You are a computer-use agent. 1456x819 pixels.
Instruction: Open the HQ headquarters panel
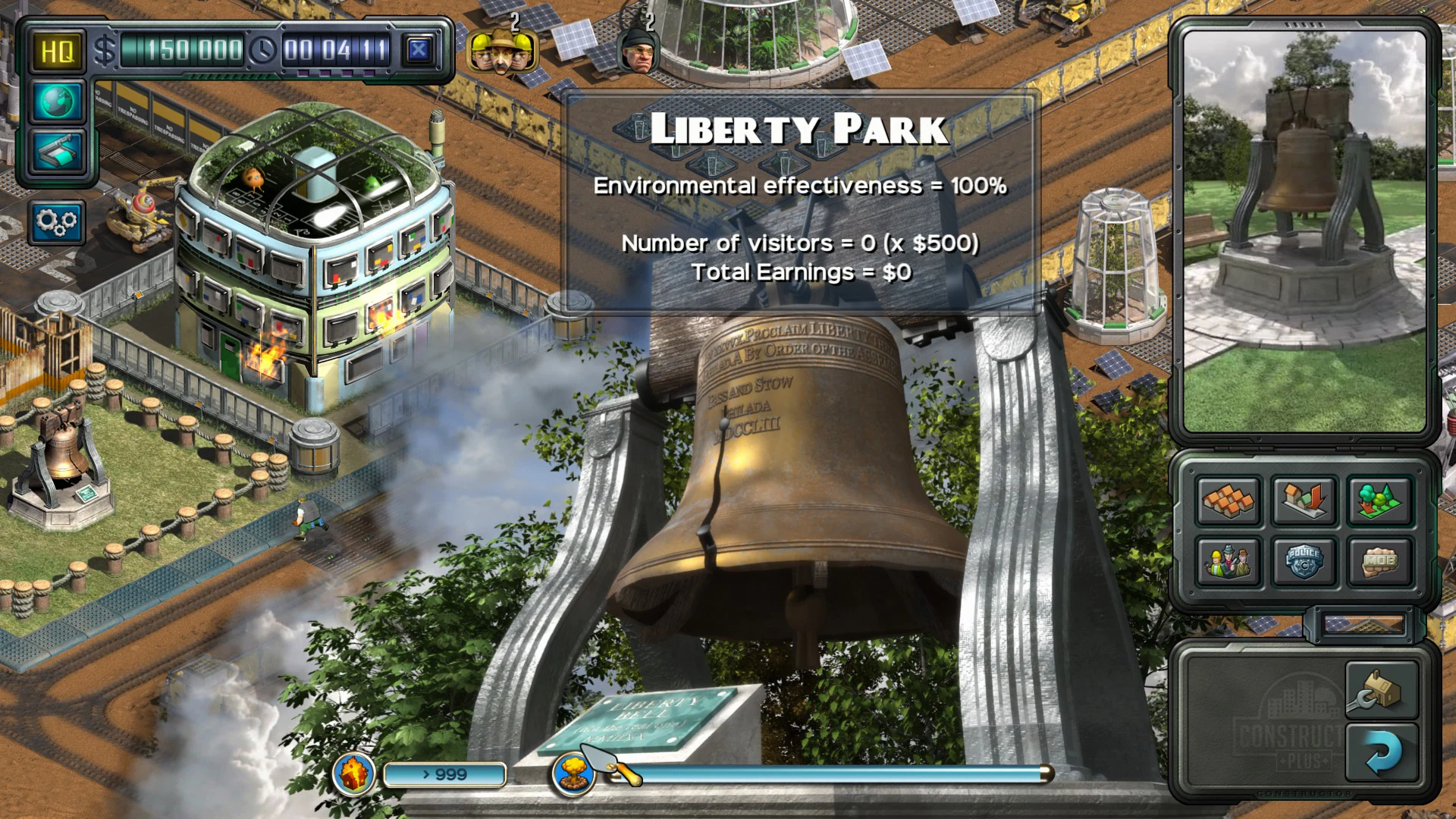[56, 52]
